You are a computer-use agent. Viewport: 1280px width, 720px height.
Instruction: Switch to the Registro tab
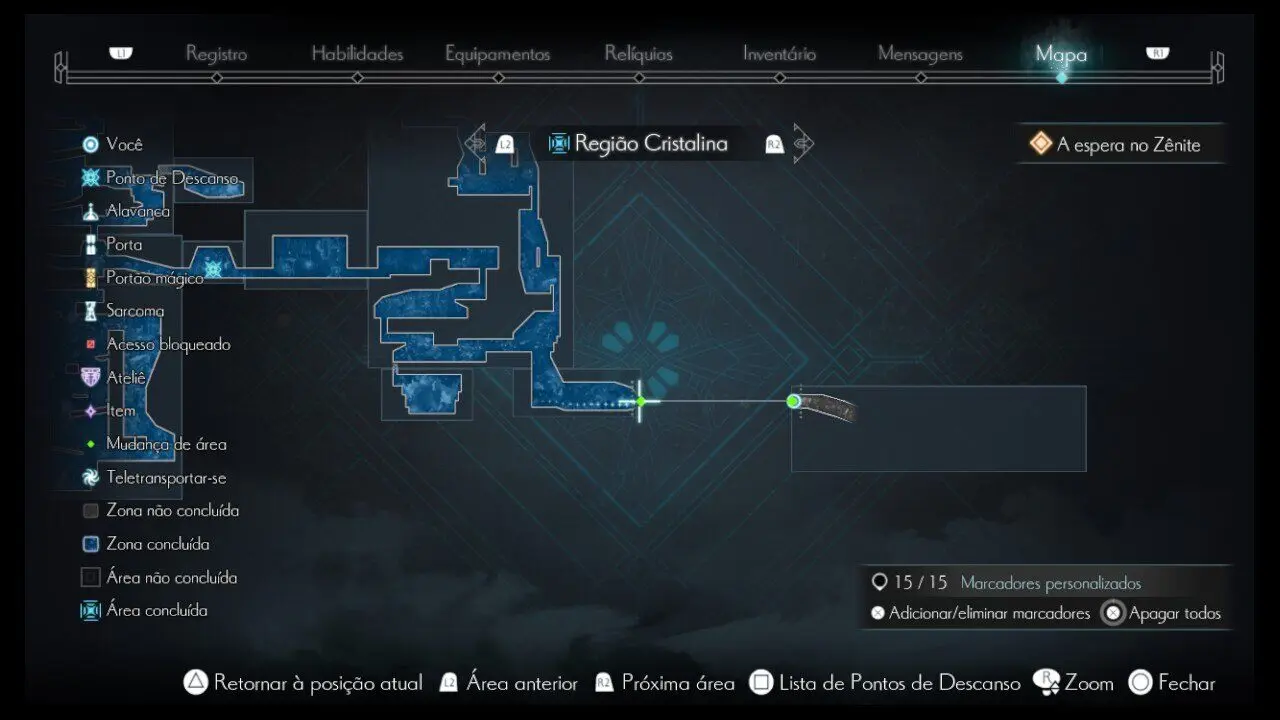coord(216,54)
